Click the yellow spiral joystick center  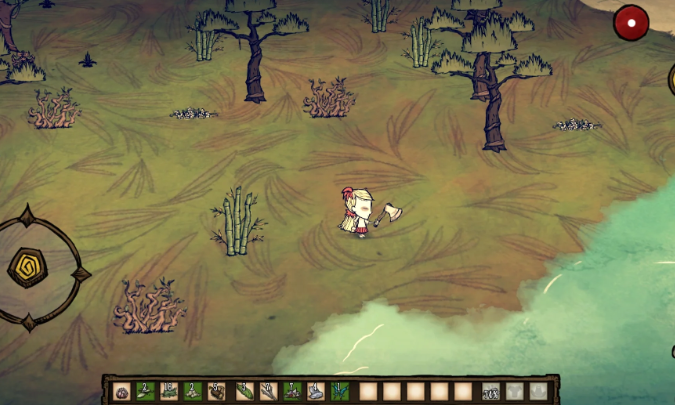tap(25, 267)
